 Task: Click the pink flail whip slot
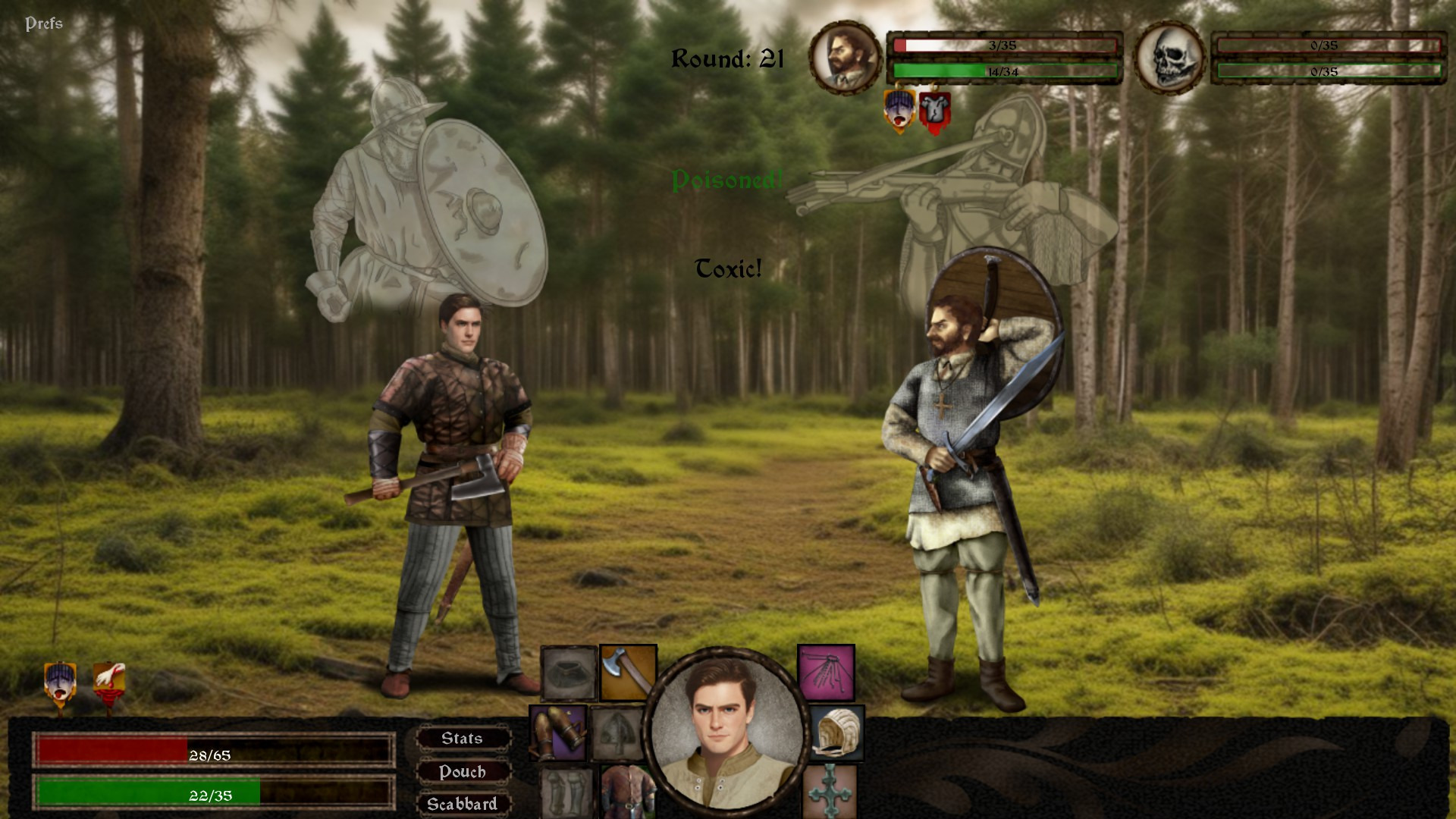(x=826, y=672)
